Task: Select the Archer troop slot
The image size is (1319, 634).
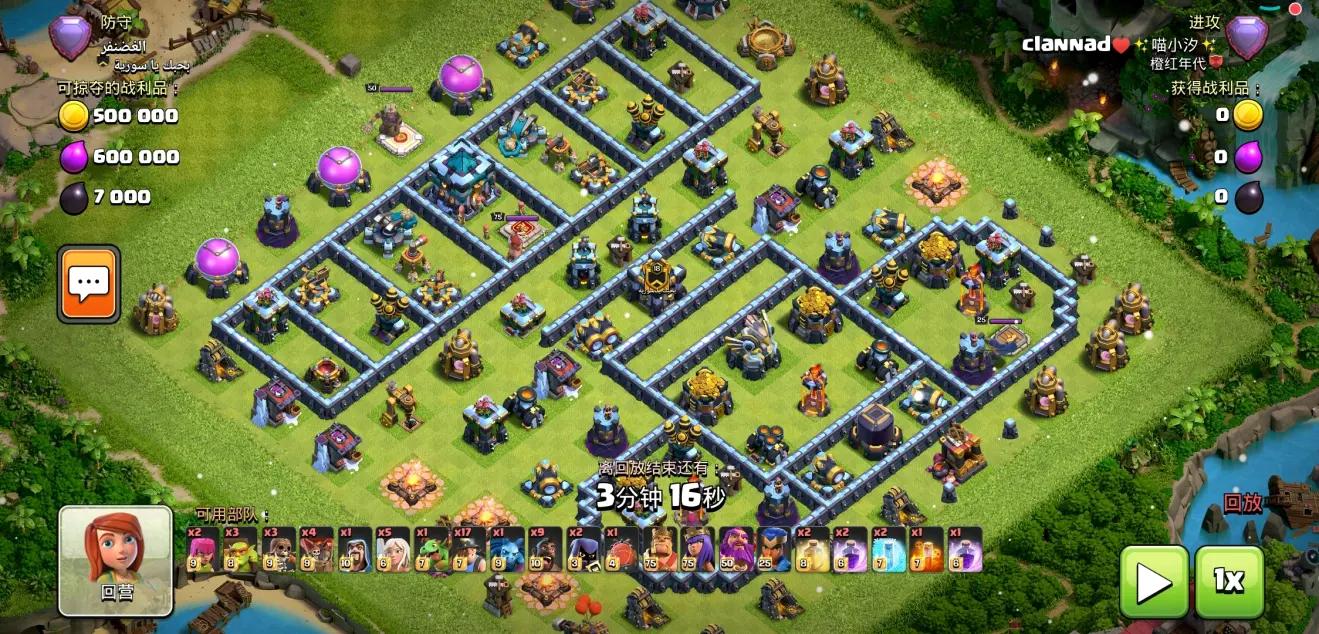Action: [202, 550]
